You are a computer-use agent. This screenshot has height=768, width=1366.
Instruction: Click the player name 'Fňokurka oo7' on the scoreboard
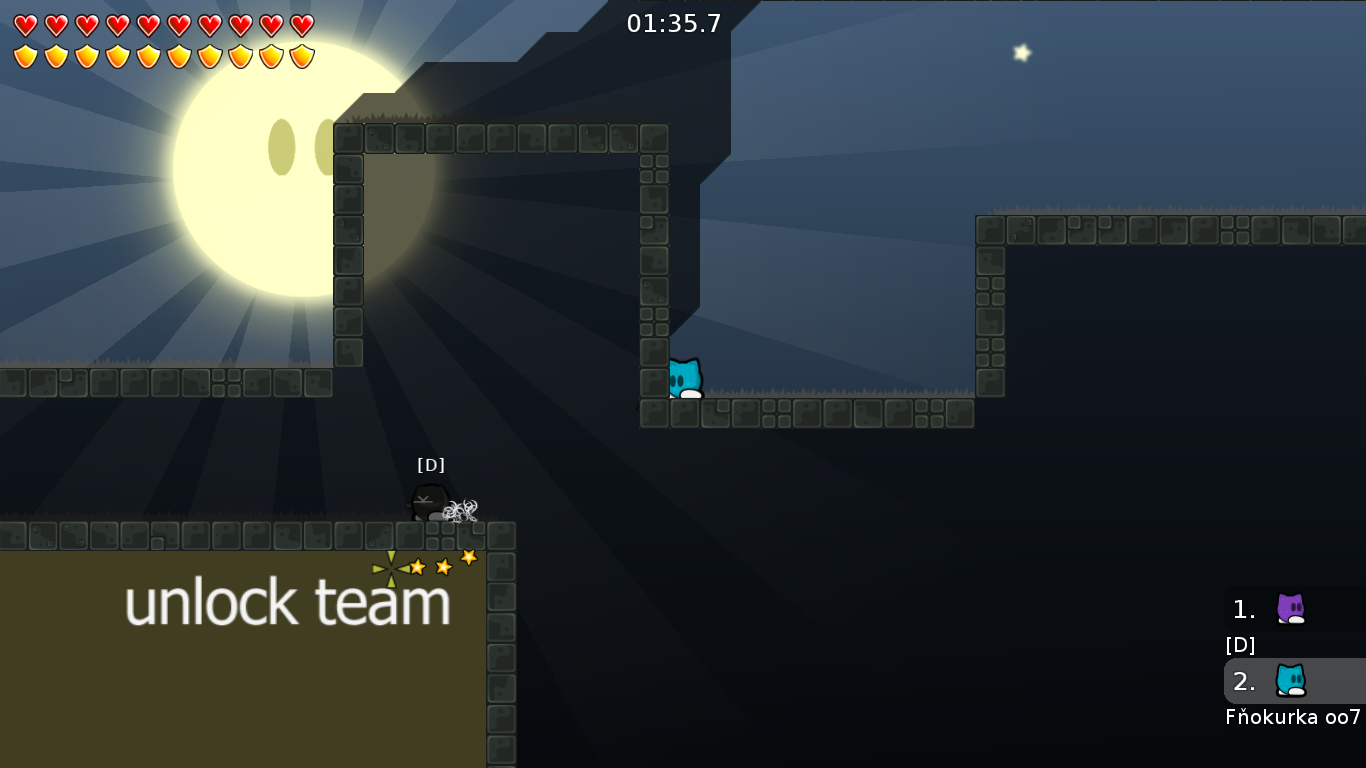click(x=1295, y=717)
